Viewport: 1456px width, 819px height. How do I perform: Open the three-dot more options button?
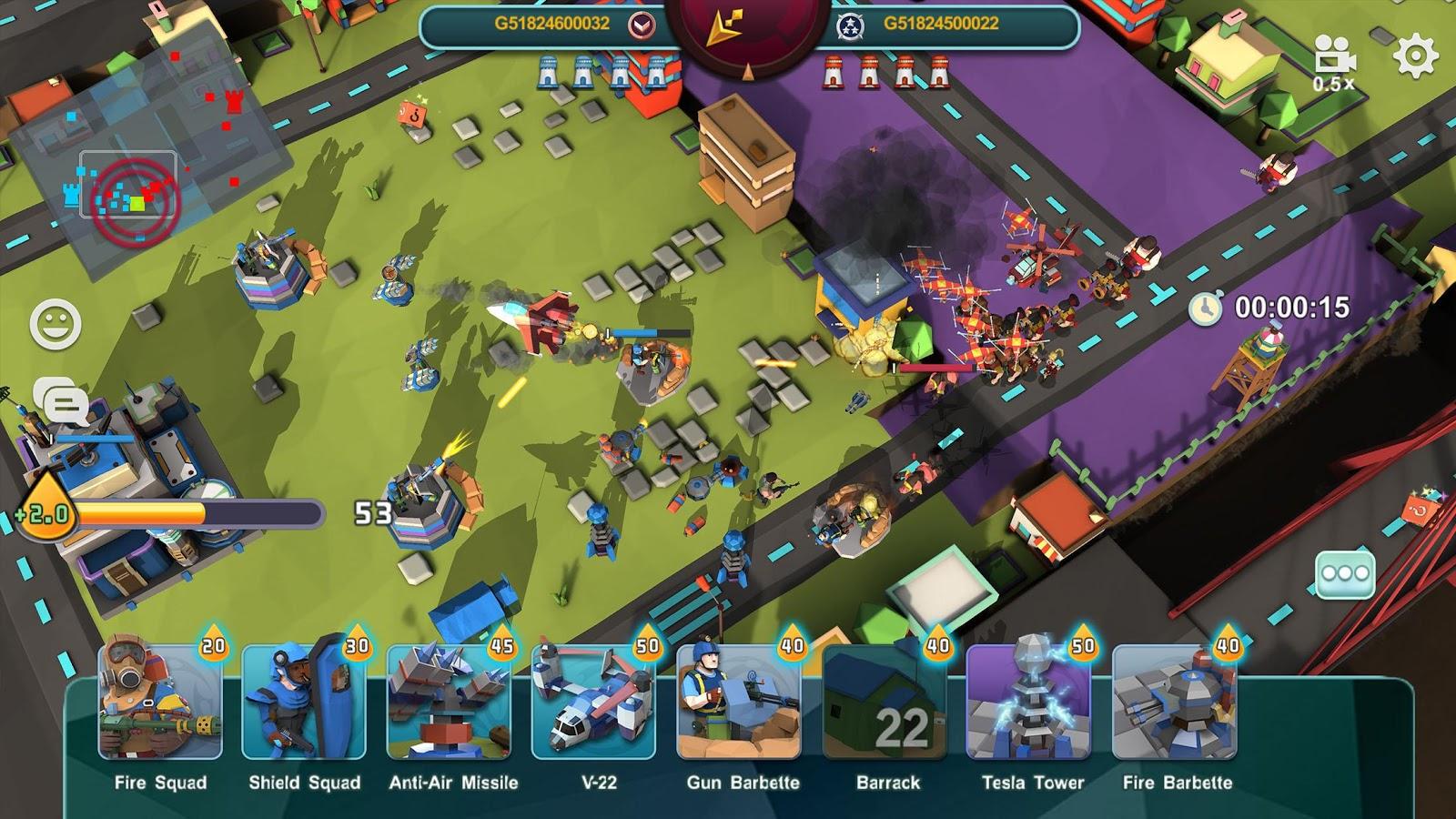click(x=1345, y=573)
